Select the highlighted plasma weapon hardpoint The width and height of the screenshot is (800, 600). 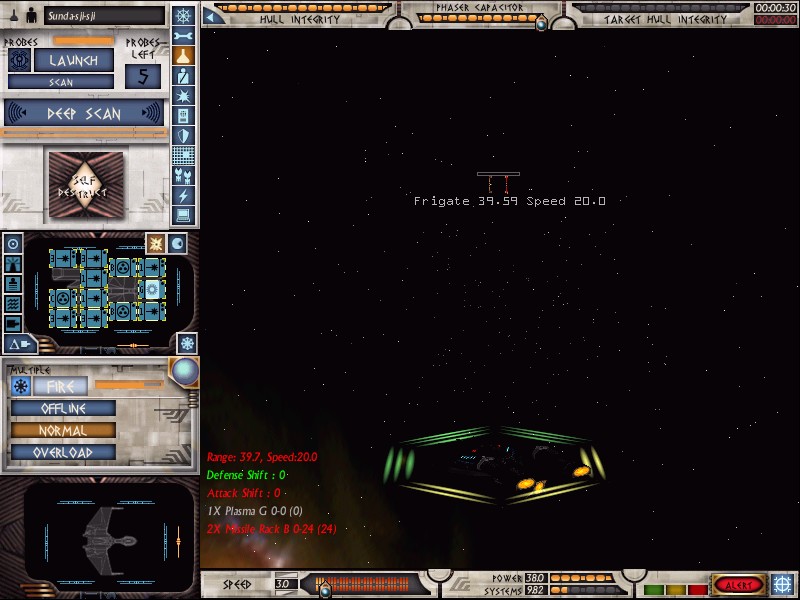pyautogui.click(x=152, y=289)
